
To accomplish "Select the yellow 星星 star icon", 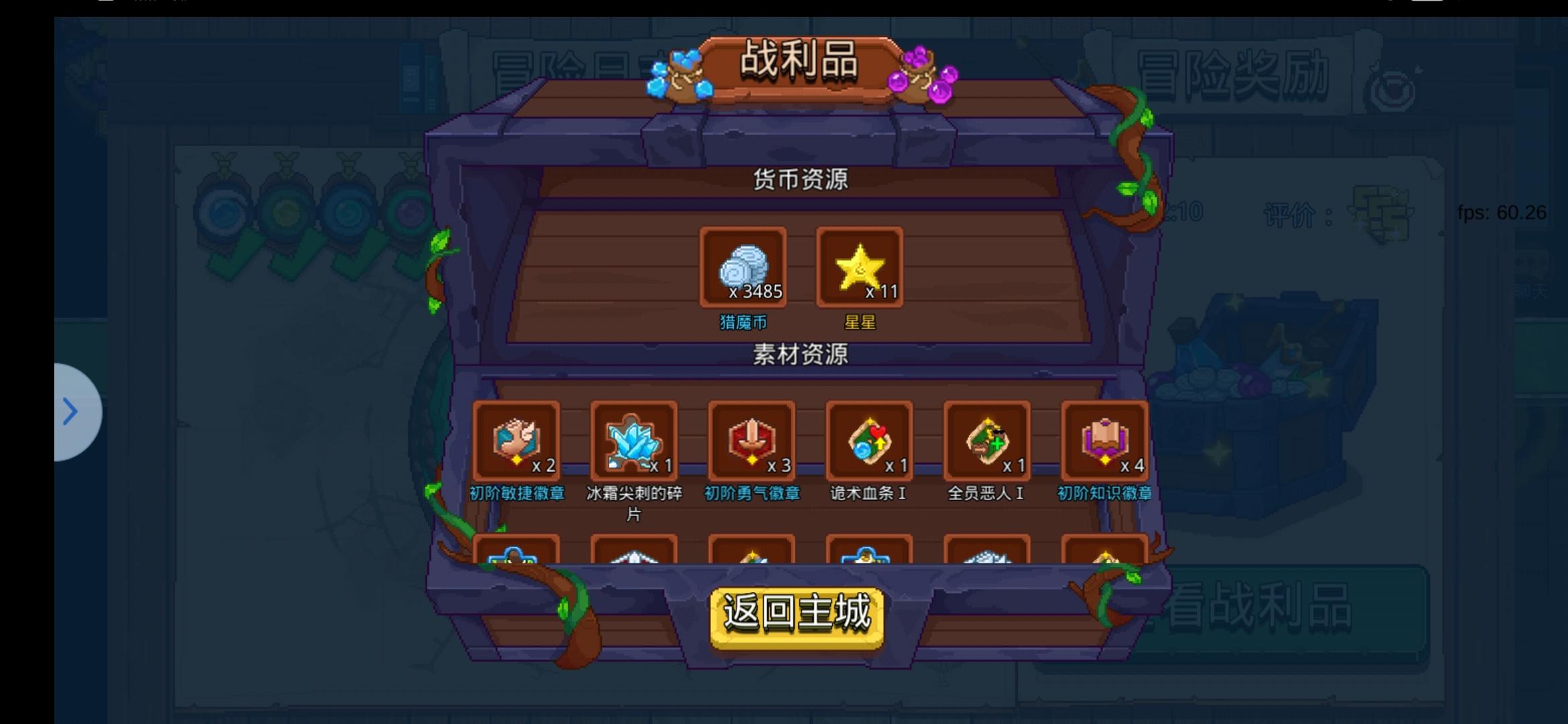I will pos(858,267).
